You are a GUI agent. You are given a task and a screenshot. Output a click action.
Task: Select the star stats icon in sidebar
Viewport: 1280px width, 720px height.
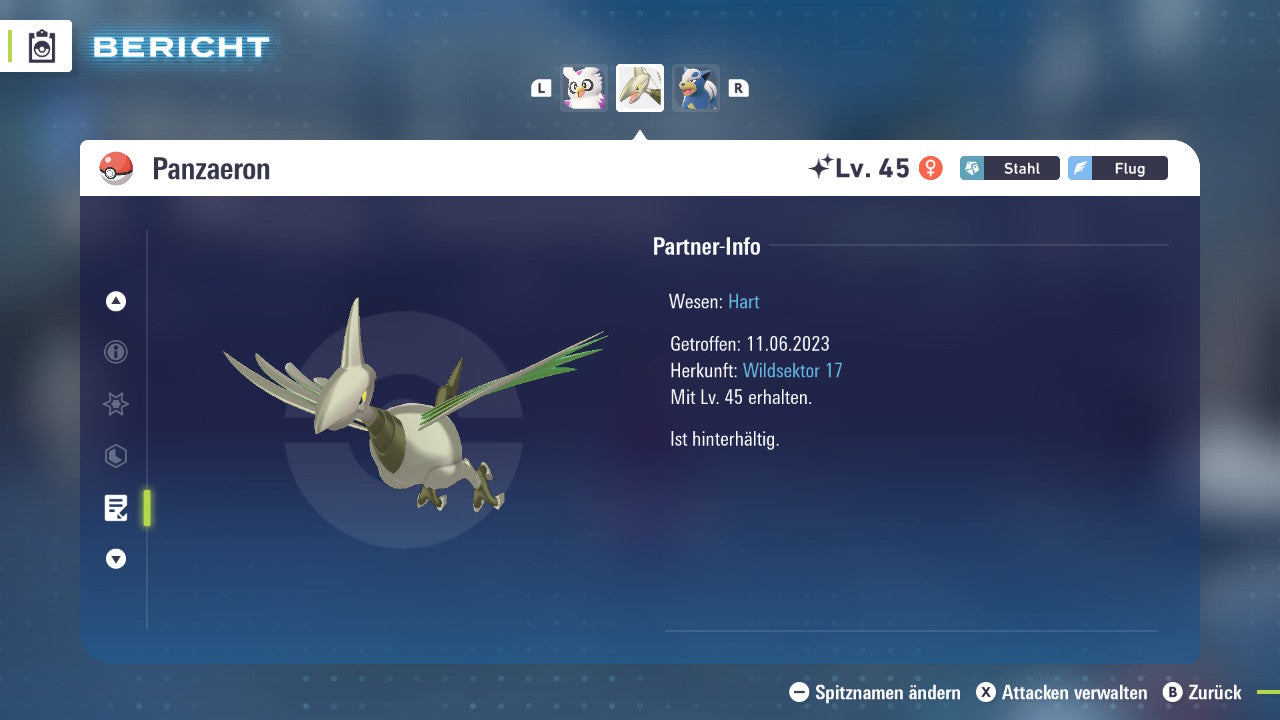point(115,404)
